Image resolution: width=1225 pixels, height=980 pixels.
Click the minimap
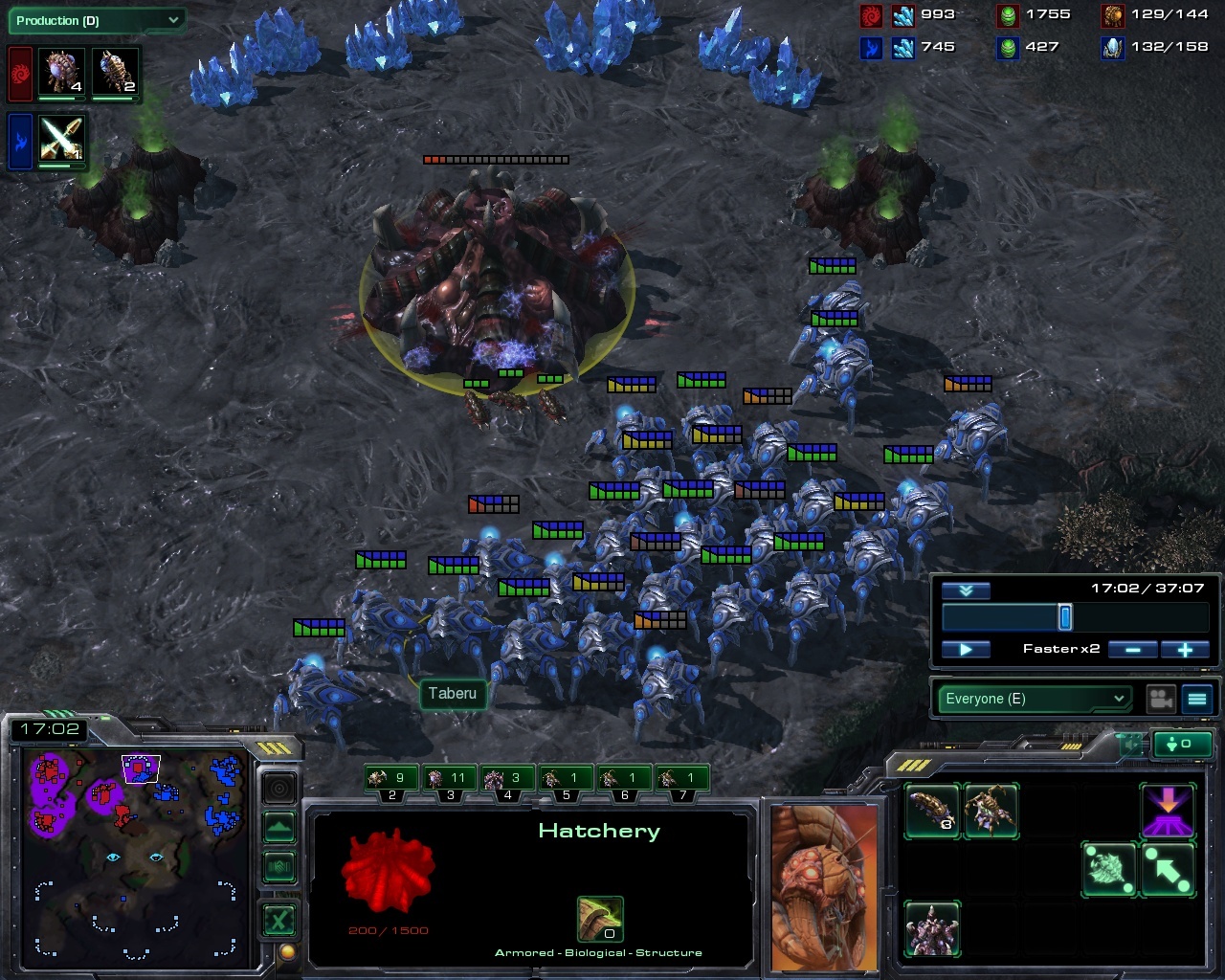(134, 852)
